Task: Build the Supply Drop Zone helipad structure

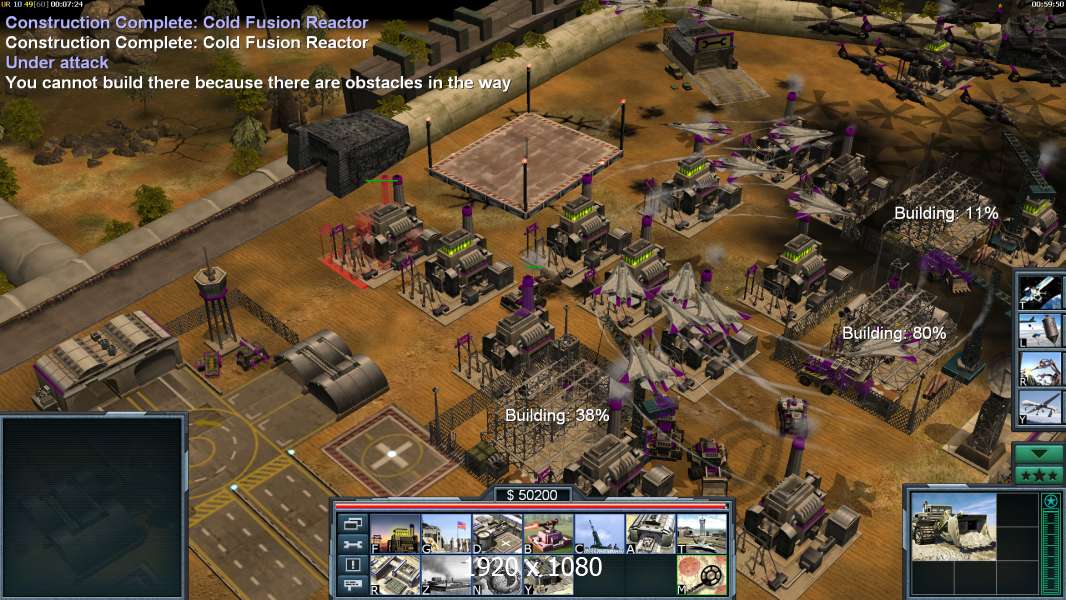Action: coord(497,533)
